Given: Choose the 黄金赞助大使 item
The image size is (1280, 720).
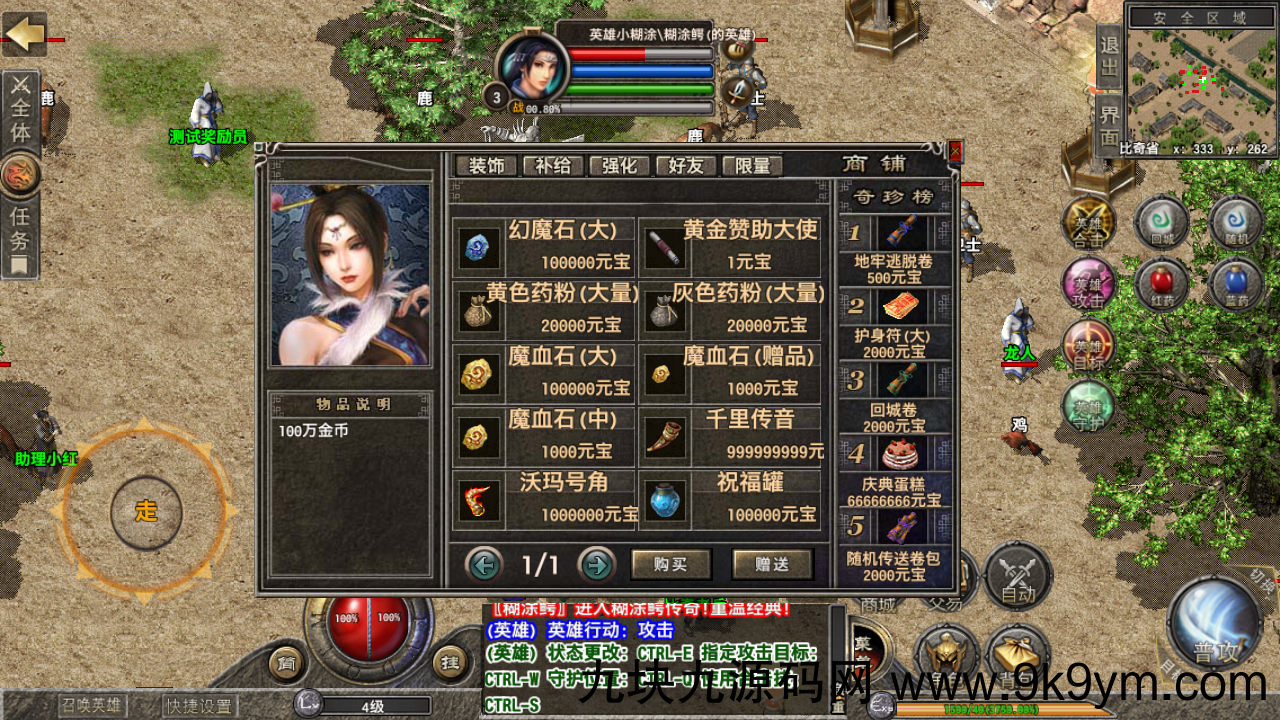Looking at the screenshot, I should pyautogui.click(x=731, y=245).
